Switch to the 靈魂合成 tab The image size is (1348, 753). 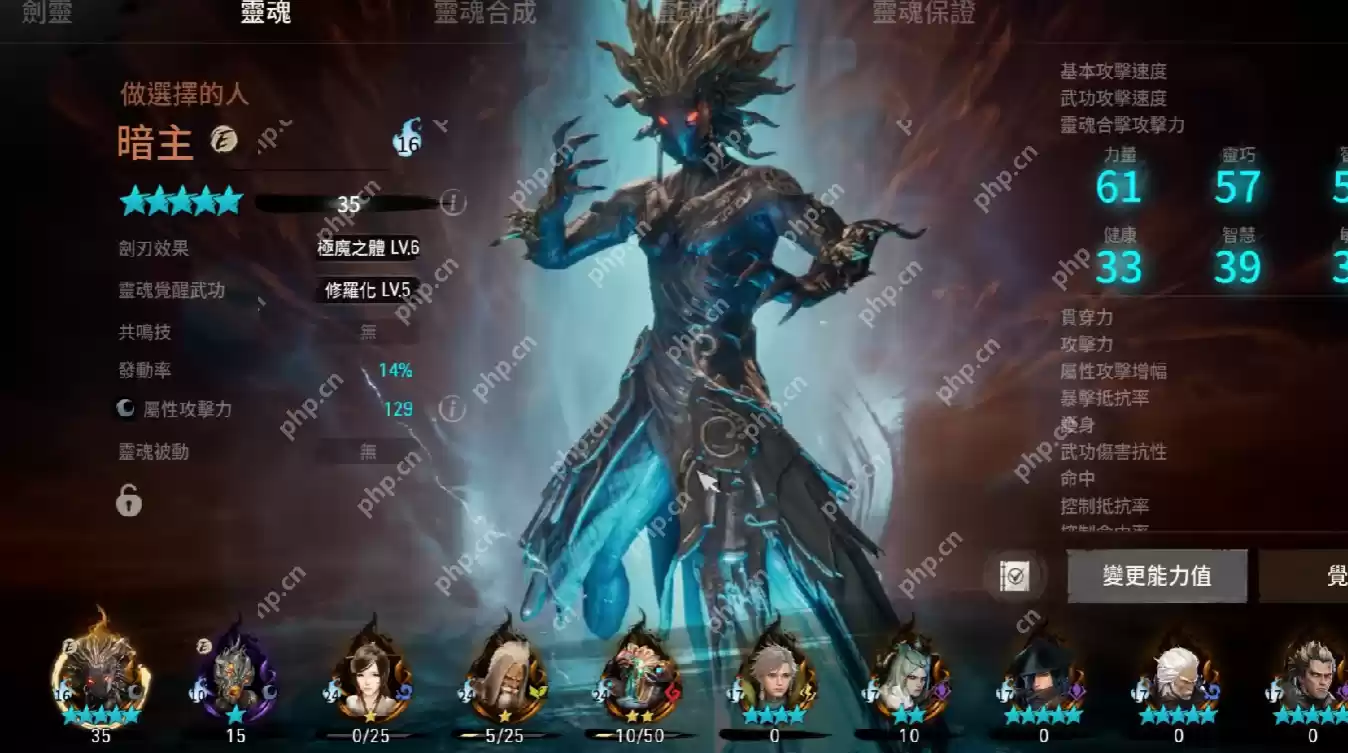click(484, 14)
